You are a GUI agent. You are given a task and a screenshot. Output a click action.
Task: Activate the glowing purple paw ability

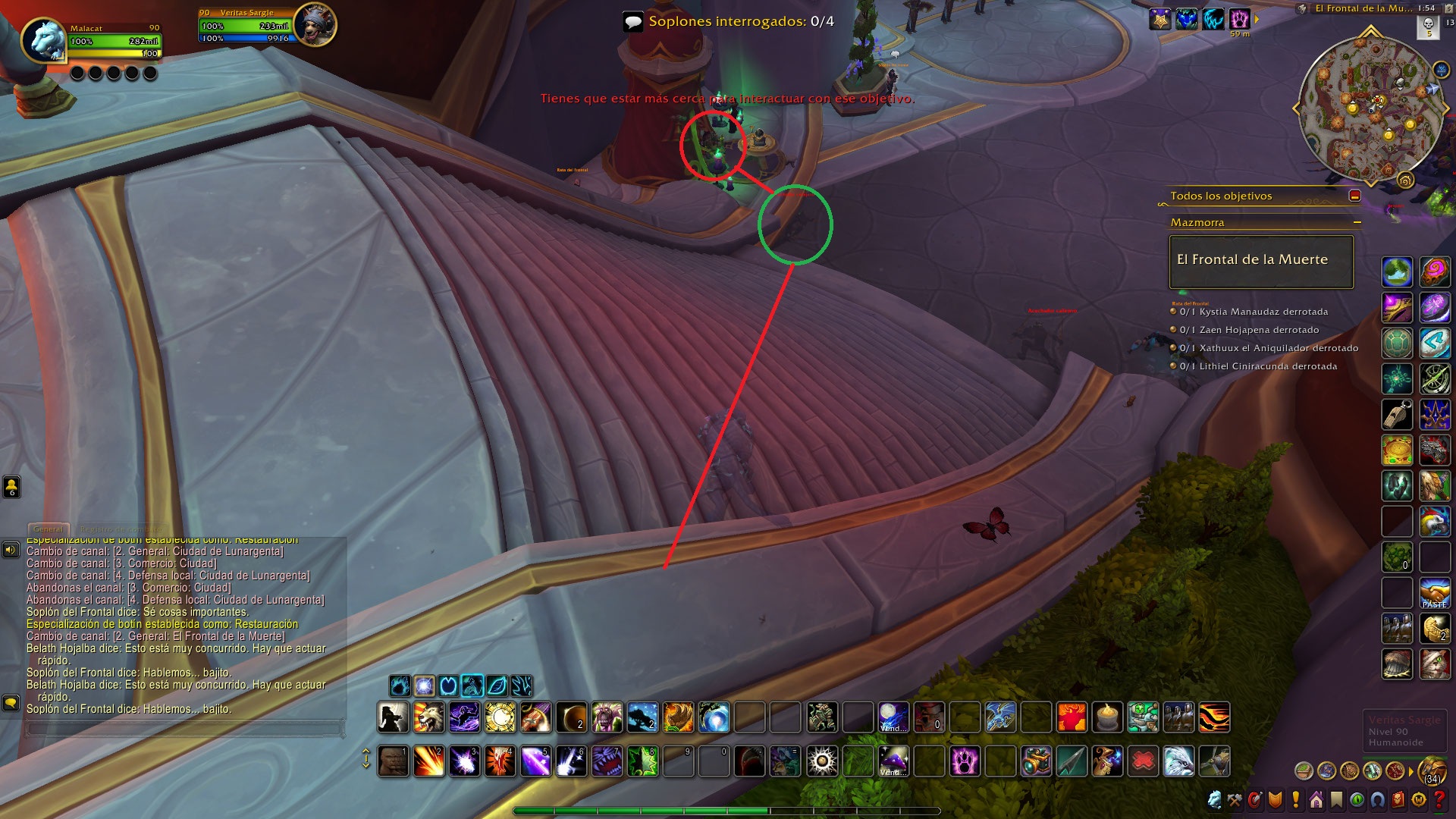tap(965, 761)
